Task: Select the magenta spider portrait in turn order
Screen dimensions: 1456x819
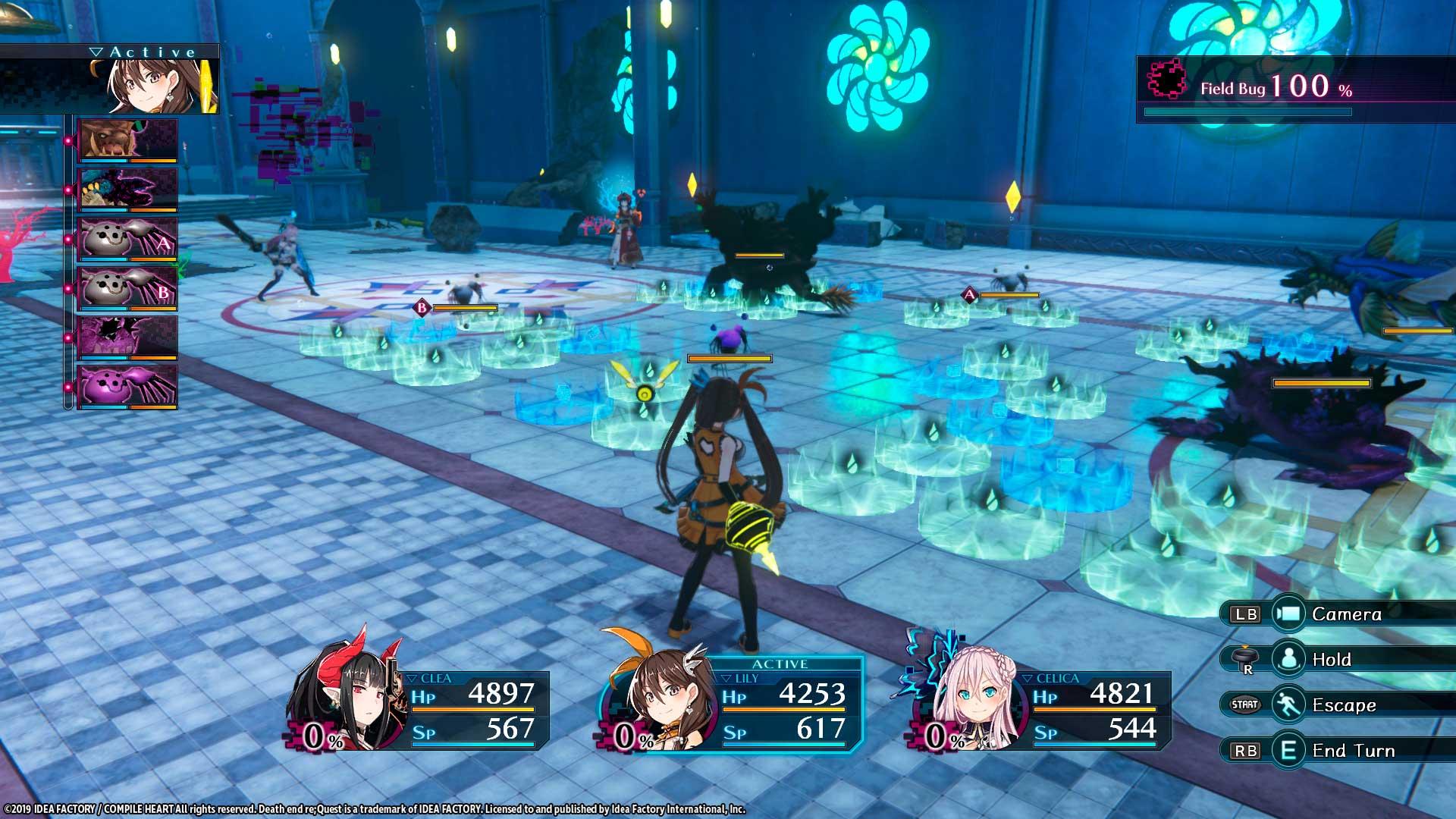Action: tap(127, 387)
